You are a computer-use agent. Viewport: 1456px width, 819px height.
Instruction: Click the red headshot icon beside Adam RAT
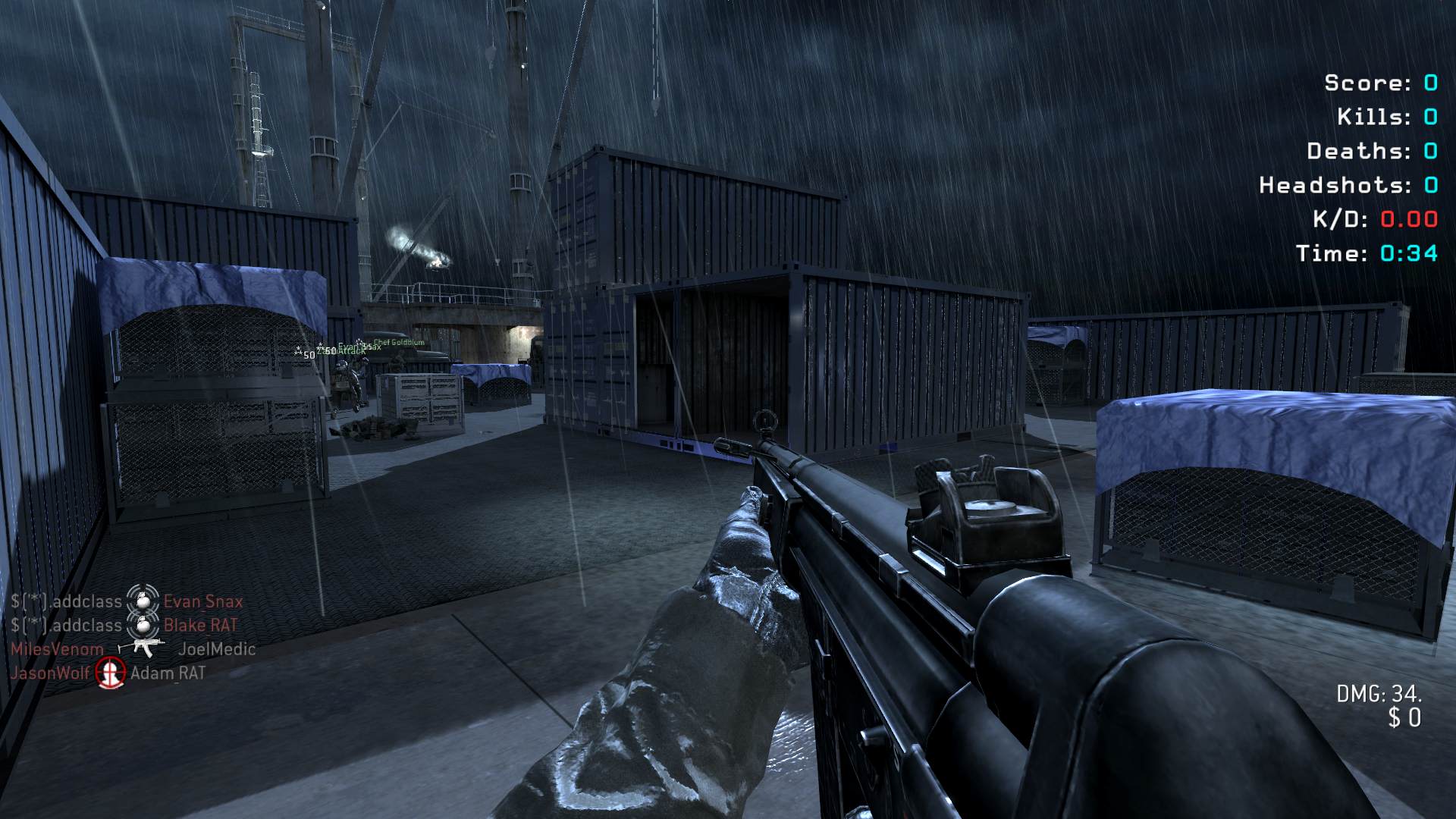pos(111,673)
